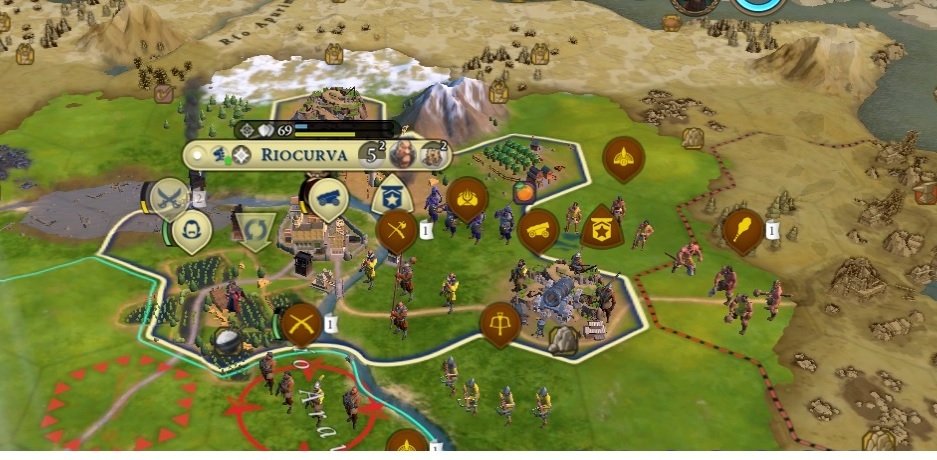Select the pale cannon unit flag
Screen dimensions: 937x460
pyautogui.click(x=327, y=199)
